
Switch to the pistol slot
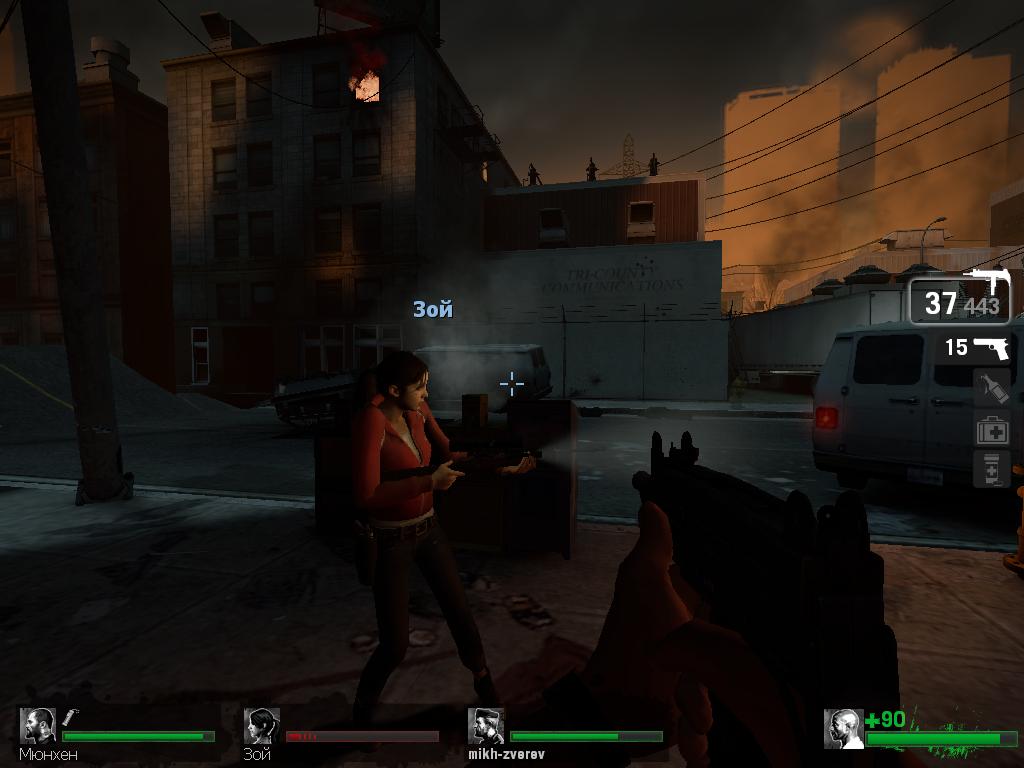click(978, 347)
